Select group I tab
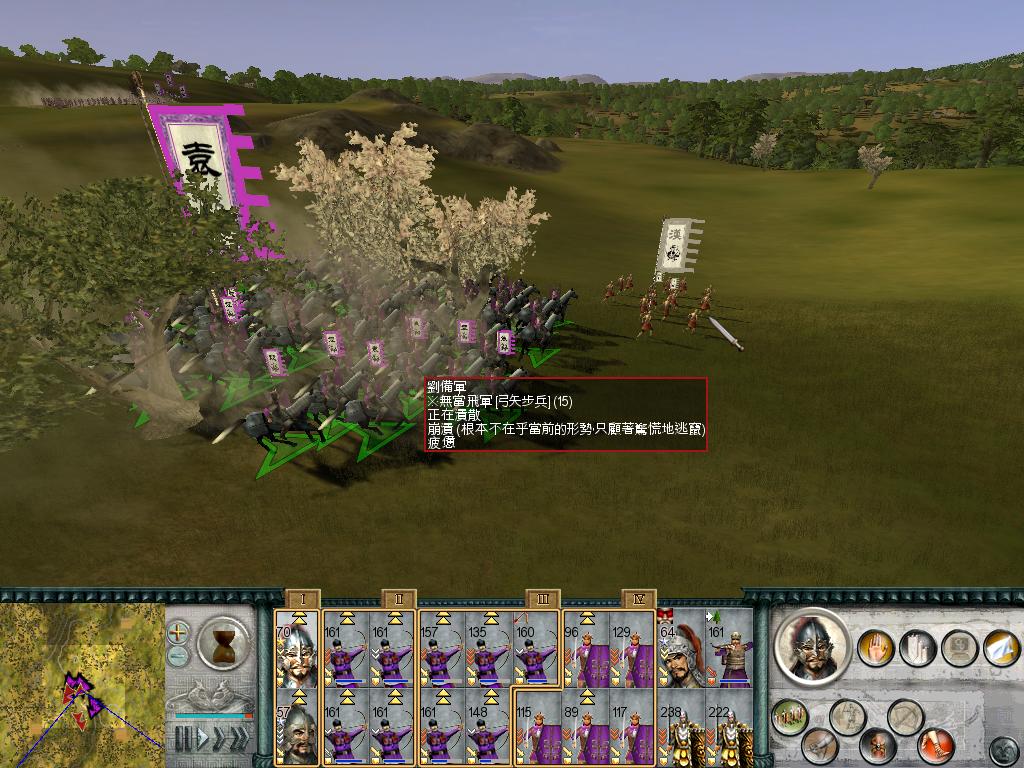 coord(302,599)
